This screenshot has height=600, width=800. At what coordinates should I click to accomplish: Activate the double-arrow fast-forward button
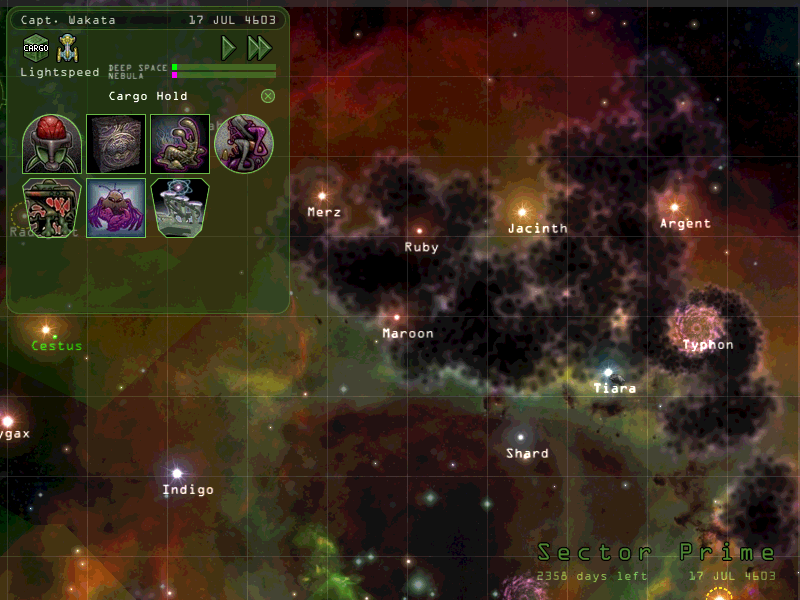point(259,47)
